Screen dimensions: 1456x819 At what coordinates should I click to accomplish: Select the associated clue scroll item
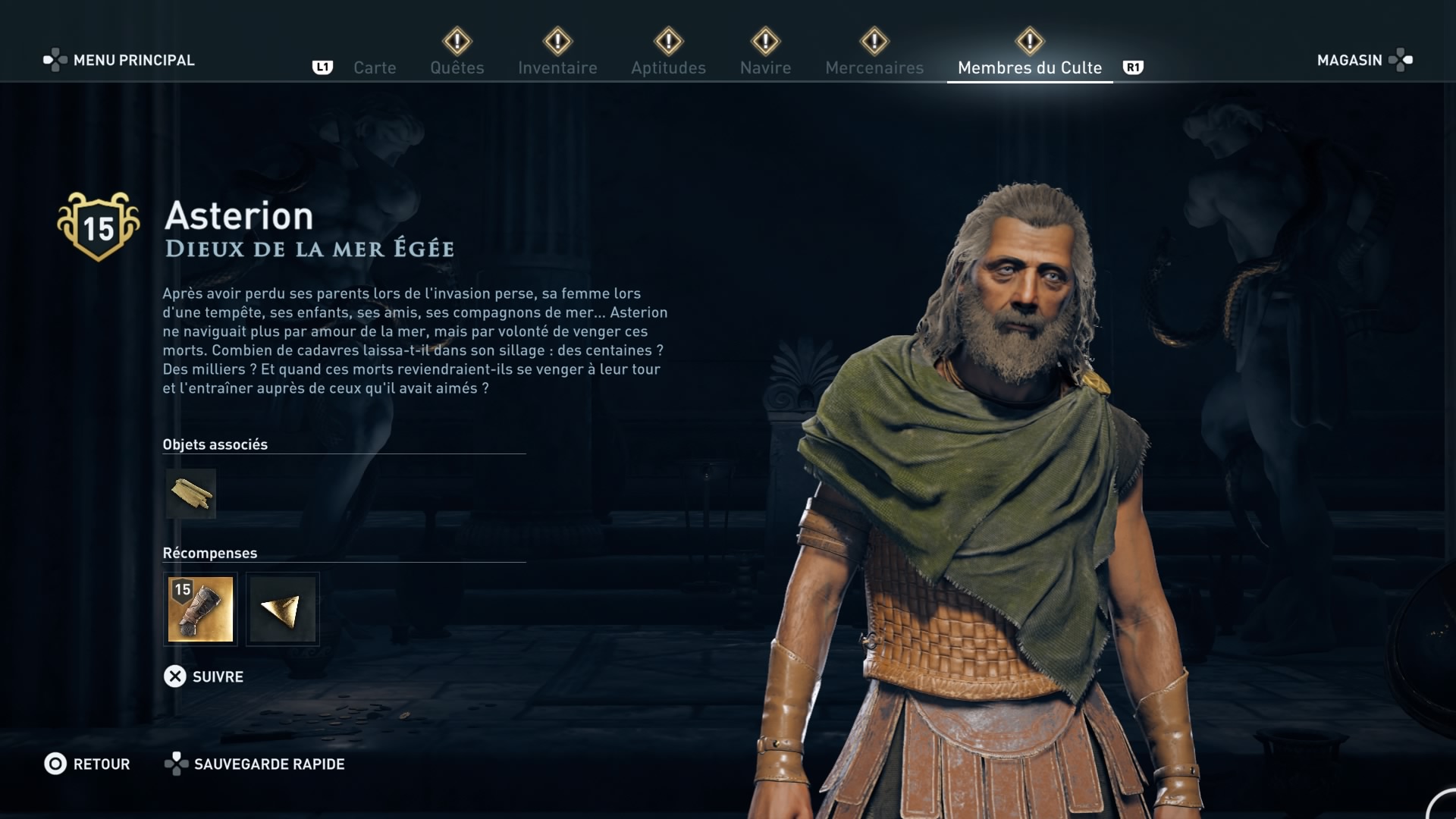click(x=191, y=494)
